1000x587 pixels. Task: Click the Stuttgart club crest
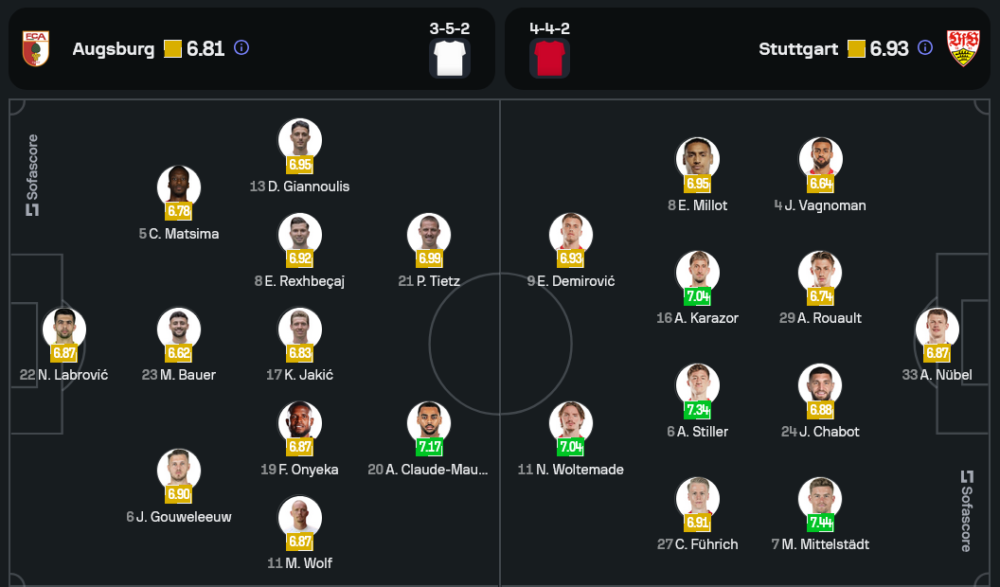(963, 48)
